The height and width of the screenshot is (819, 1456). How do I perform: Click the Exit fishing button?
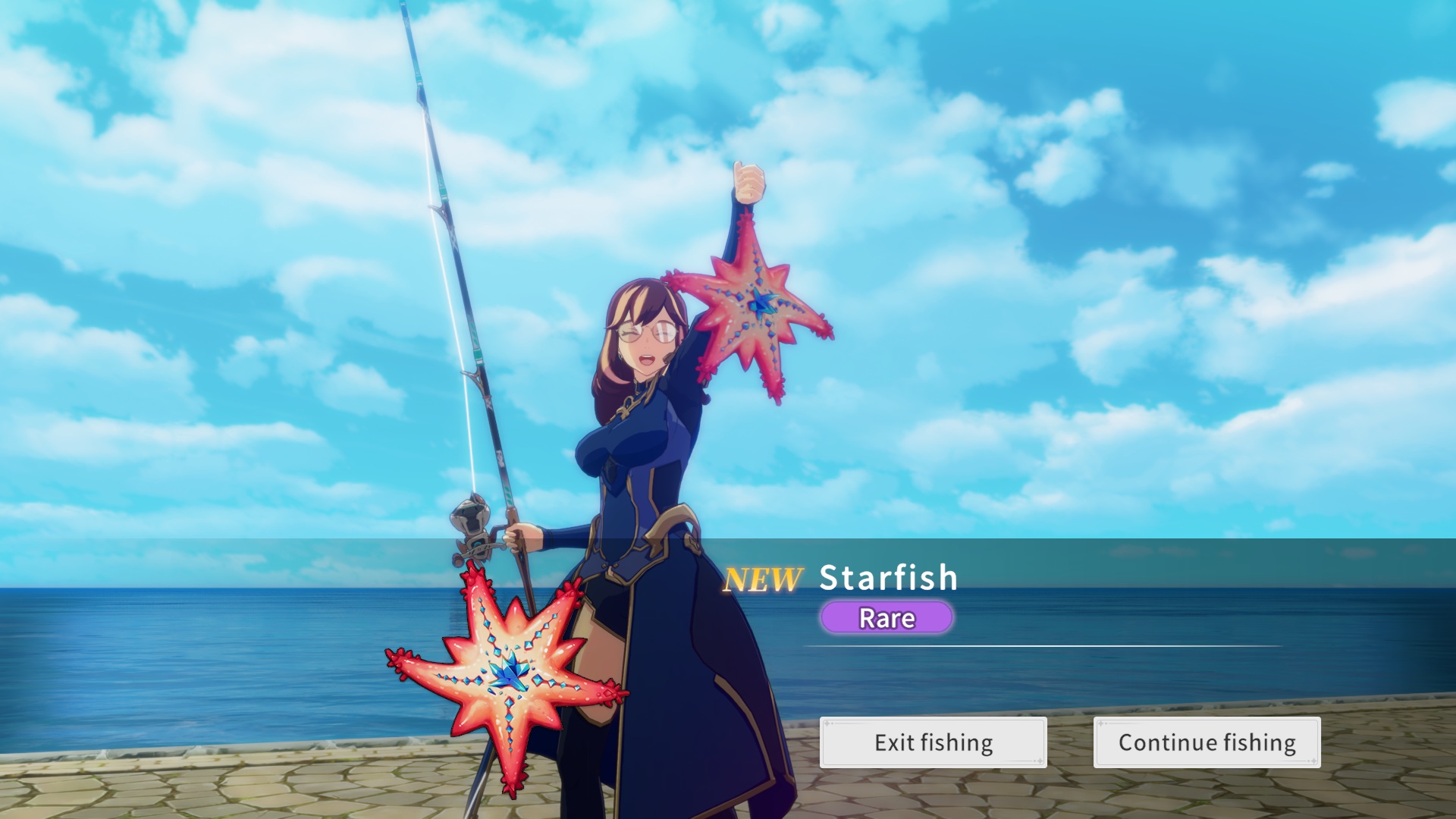click(x=933, y=742)
